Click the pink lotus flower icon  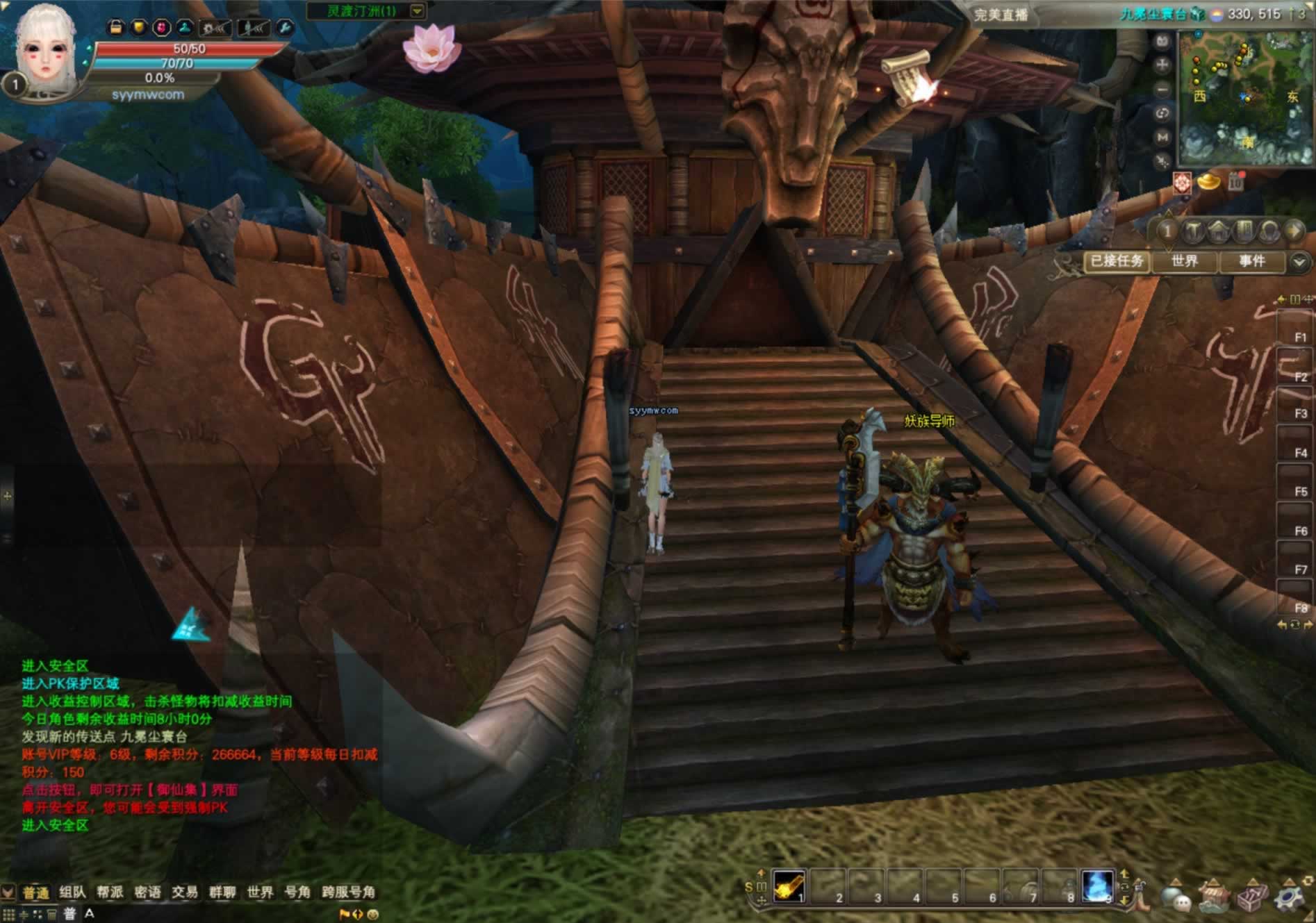tap(431, 47)
